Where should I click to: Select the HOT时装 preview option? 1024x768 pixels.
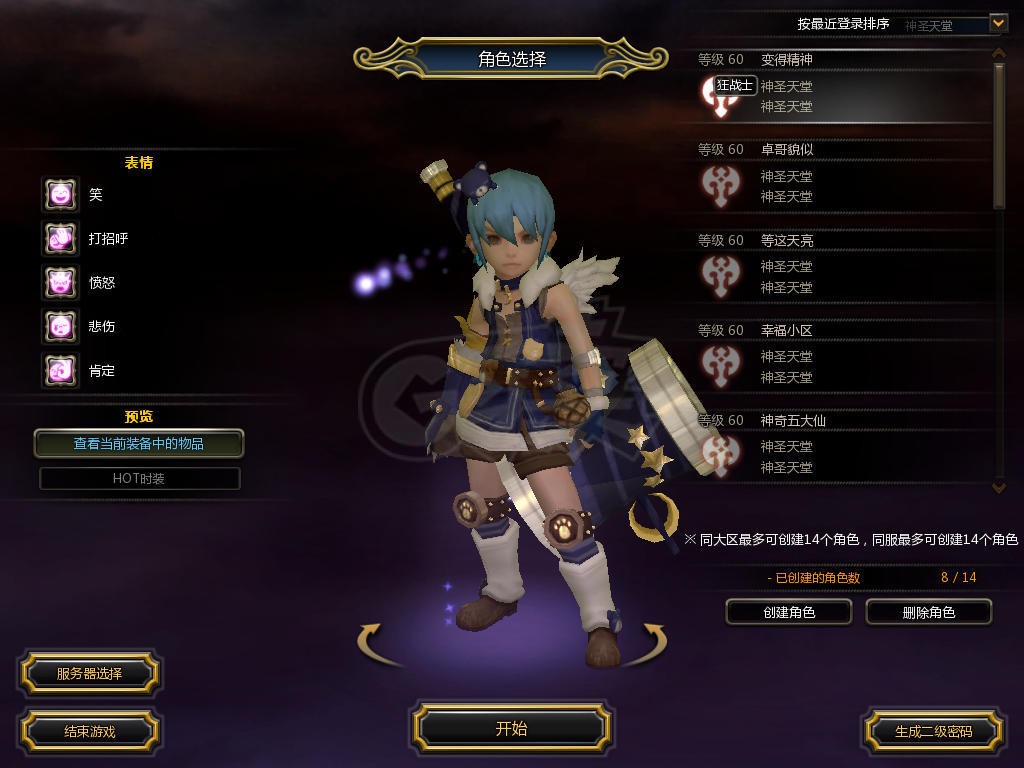139,478
